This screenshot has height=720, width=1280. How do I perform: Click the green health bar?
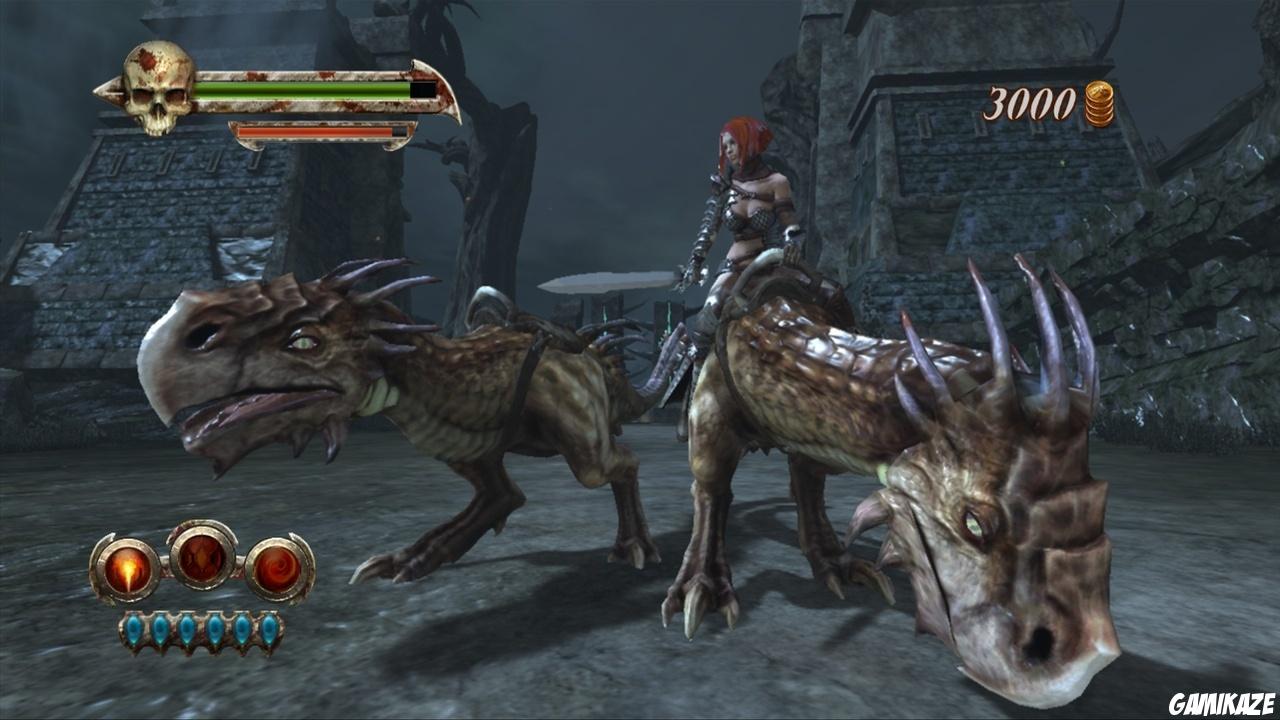pyautogui.click(x=300, y=88)
